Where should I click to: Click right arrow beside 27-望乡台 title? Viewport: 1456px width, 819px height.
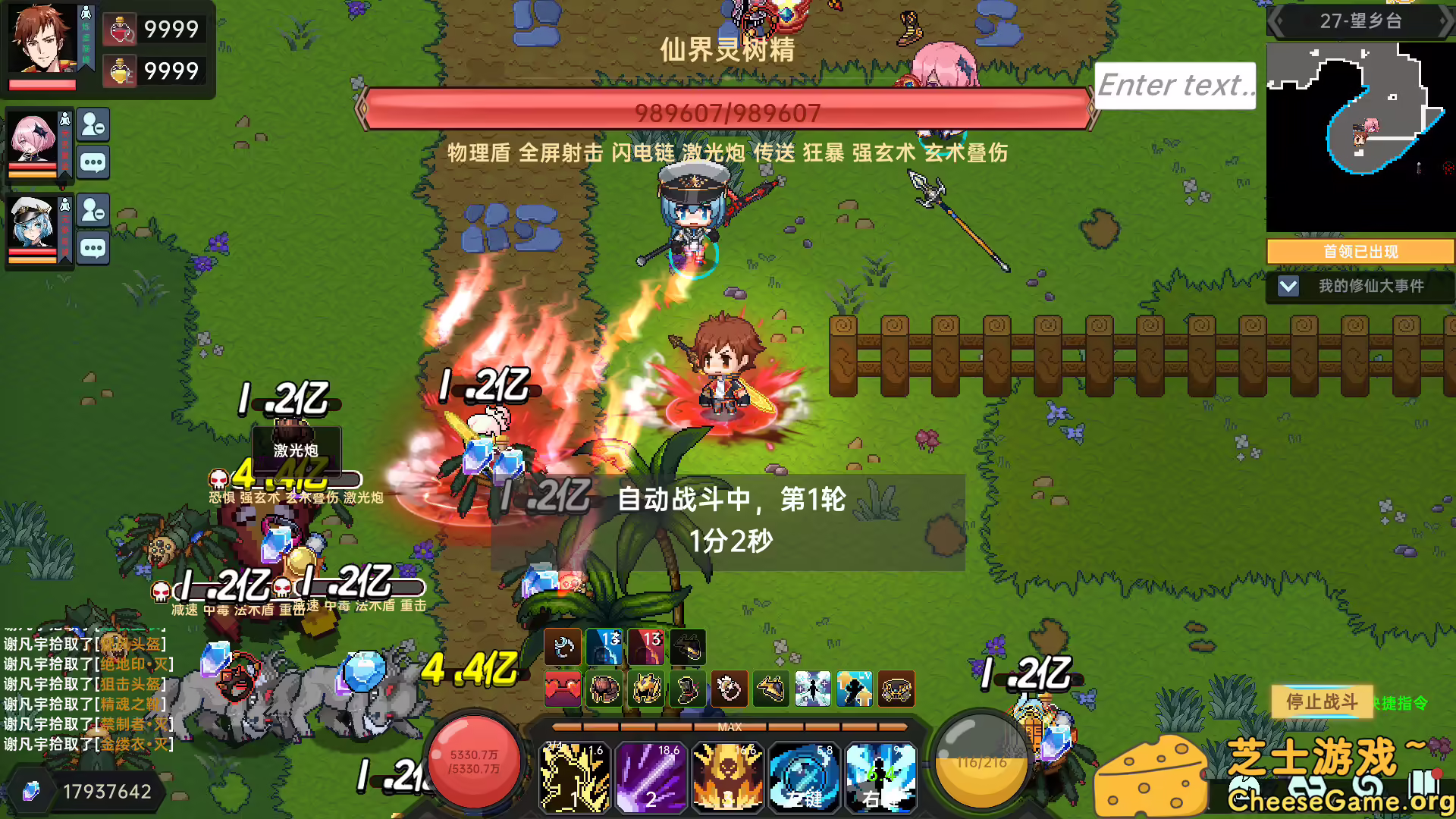pos(1445,20)
